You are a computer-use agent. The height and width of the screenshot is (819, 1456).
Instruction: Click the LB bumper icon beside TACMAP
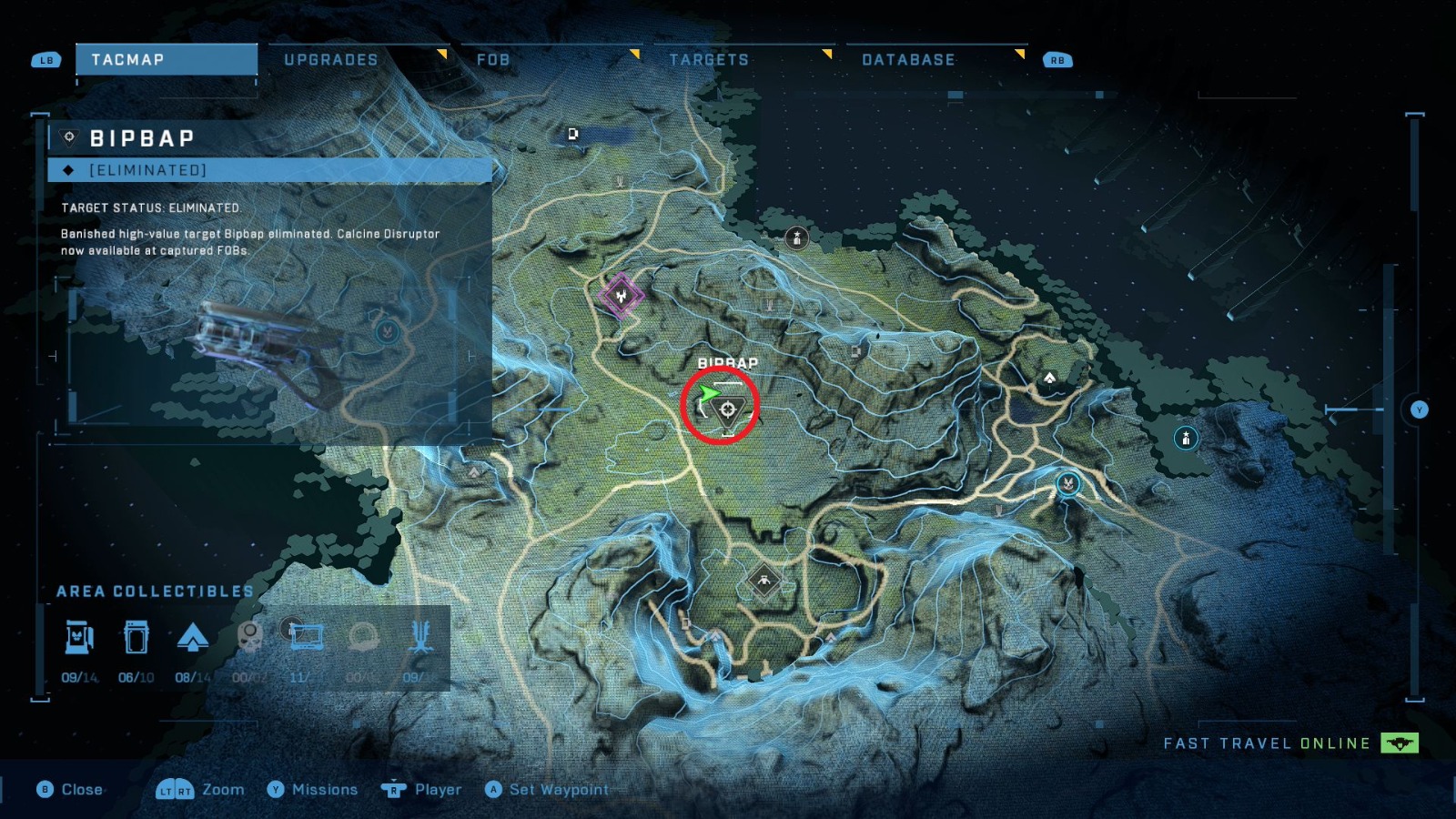click(x=45, y=59)
